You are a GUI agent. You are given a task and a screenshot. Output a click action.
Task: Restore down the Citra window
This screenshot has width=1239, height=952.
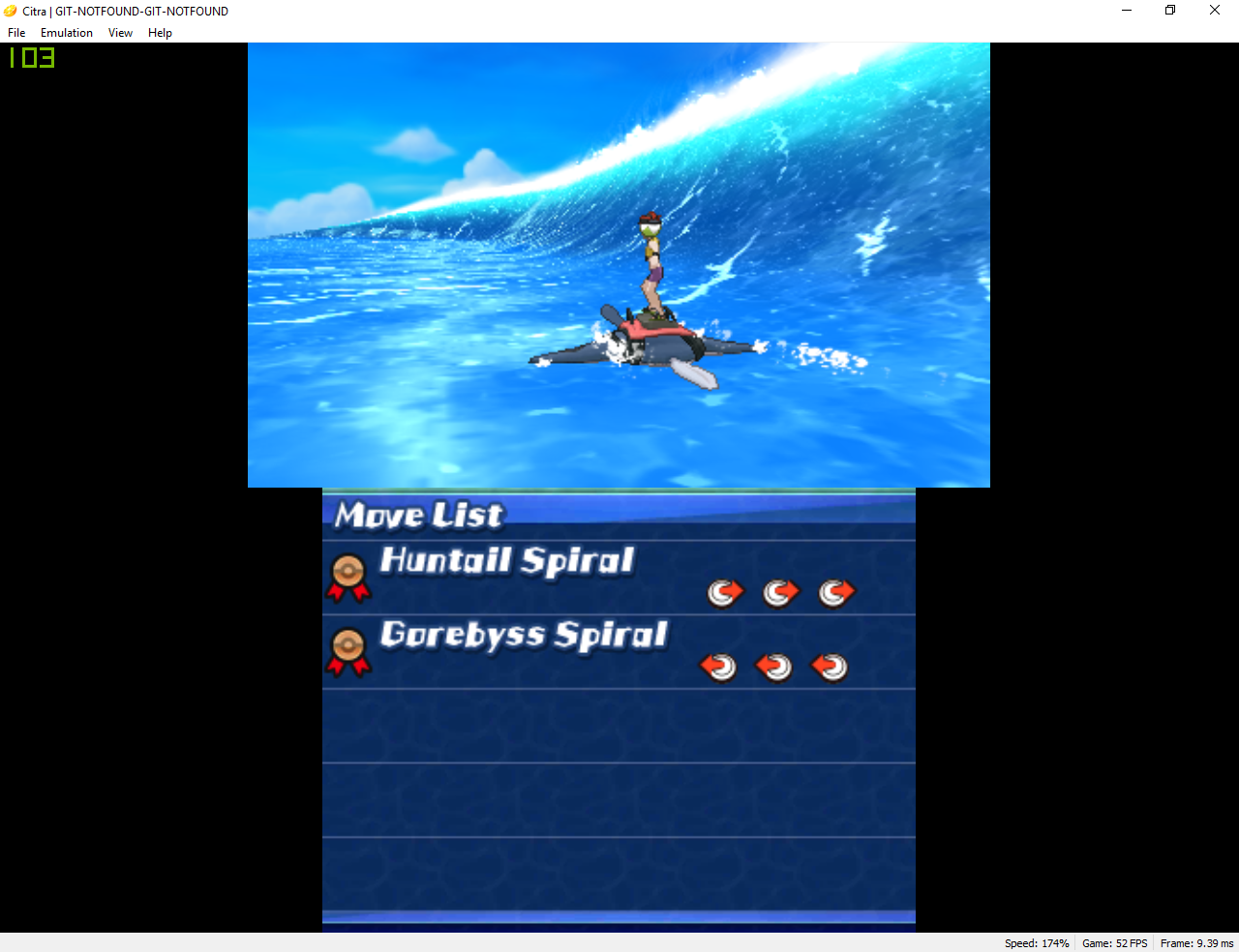click(1170, 11)
